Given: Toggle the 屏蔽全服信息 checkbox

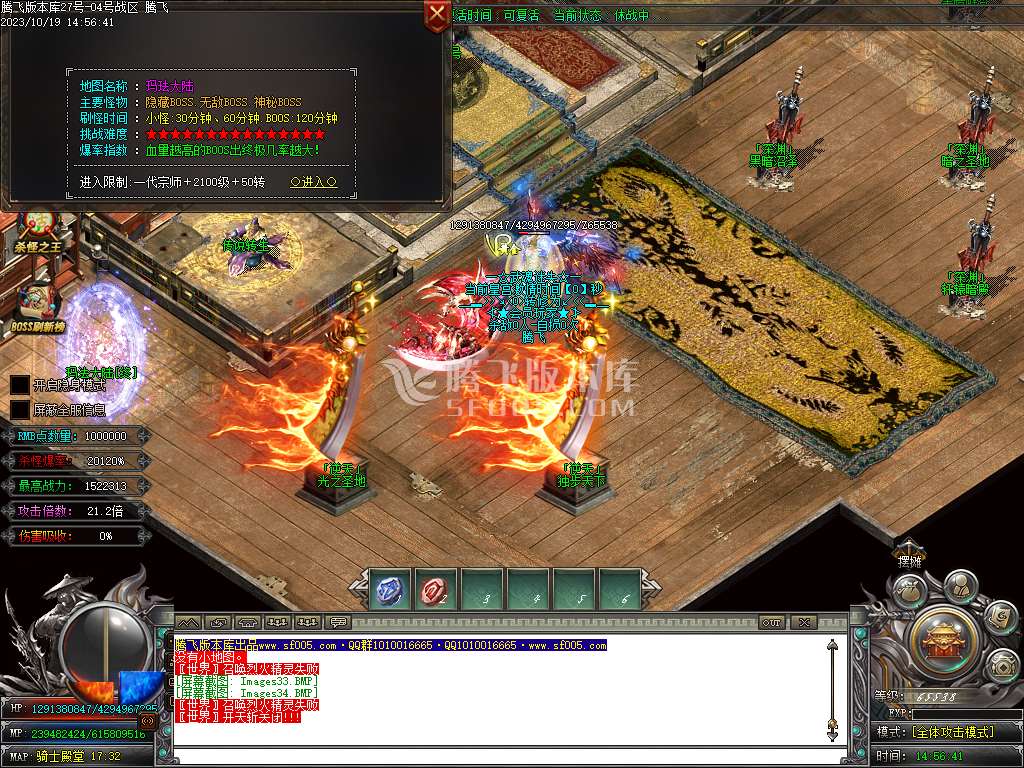Looking at the screenshot, I should (20, 409).
